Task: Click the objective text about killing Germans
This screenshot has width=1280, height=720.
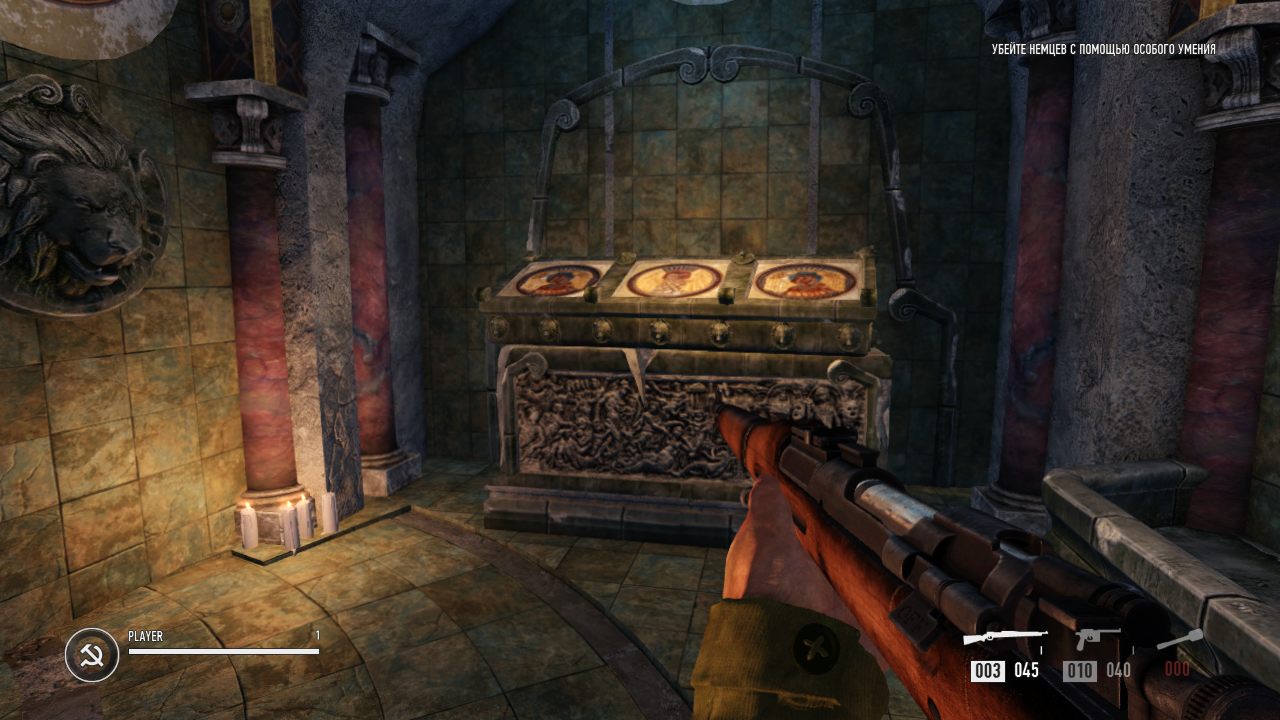Action: coord(1103,49)
